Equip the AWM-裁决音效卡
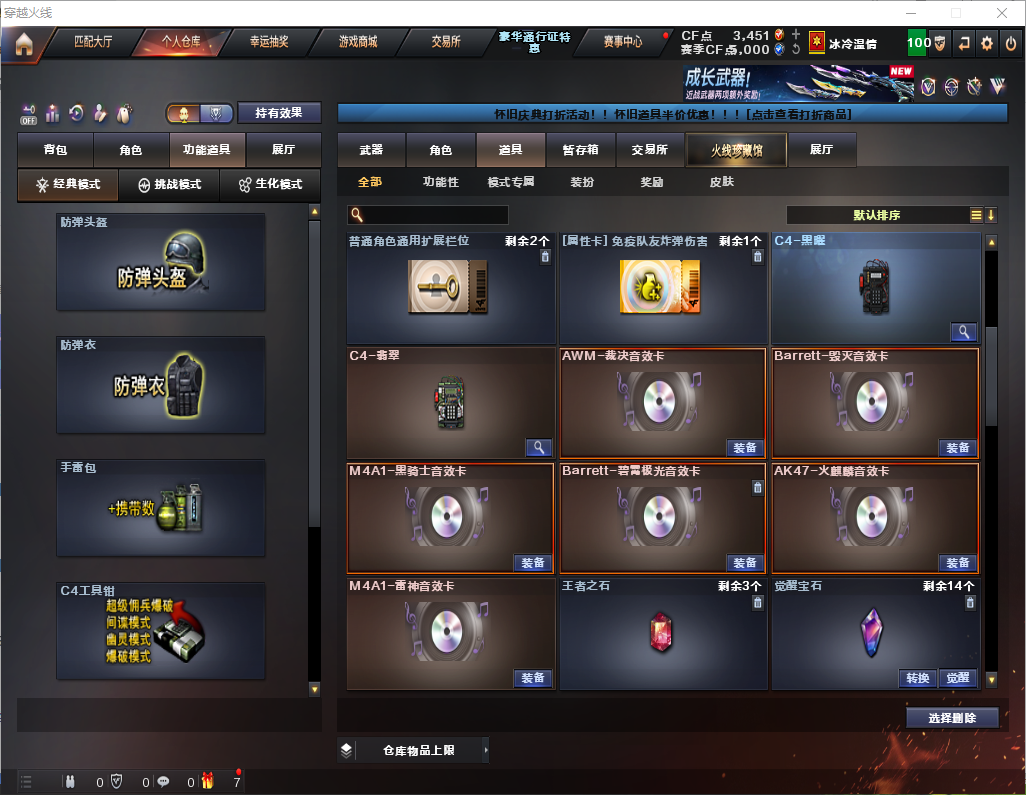 tap(745, 448)
